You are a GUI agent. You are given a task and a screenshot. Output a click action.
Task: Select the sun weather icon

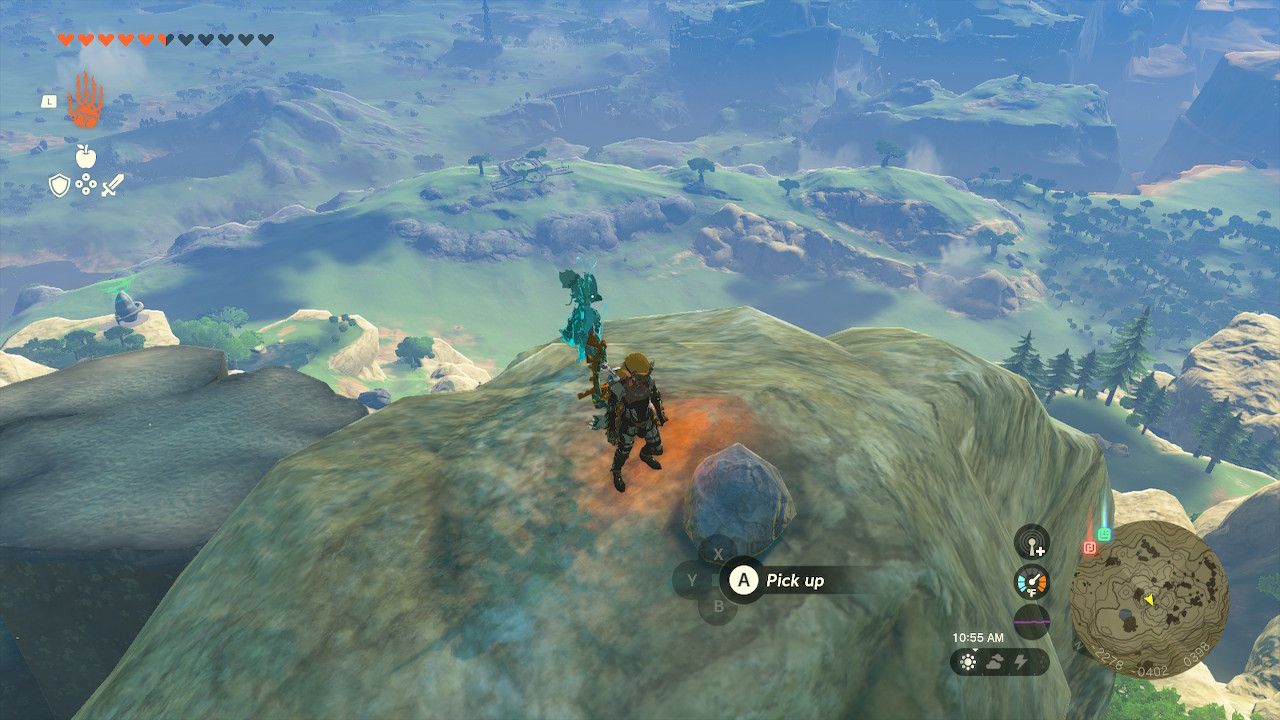click(969, 660)
